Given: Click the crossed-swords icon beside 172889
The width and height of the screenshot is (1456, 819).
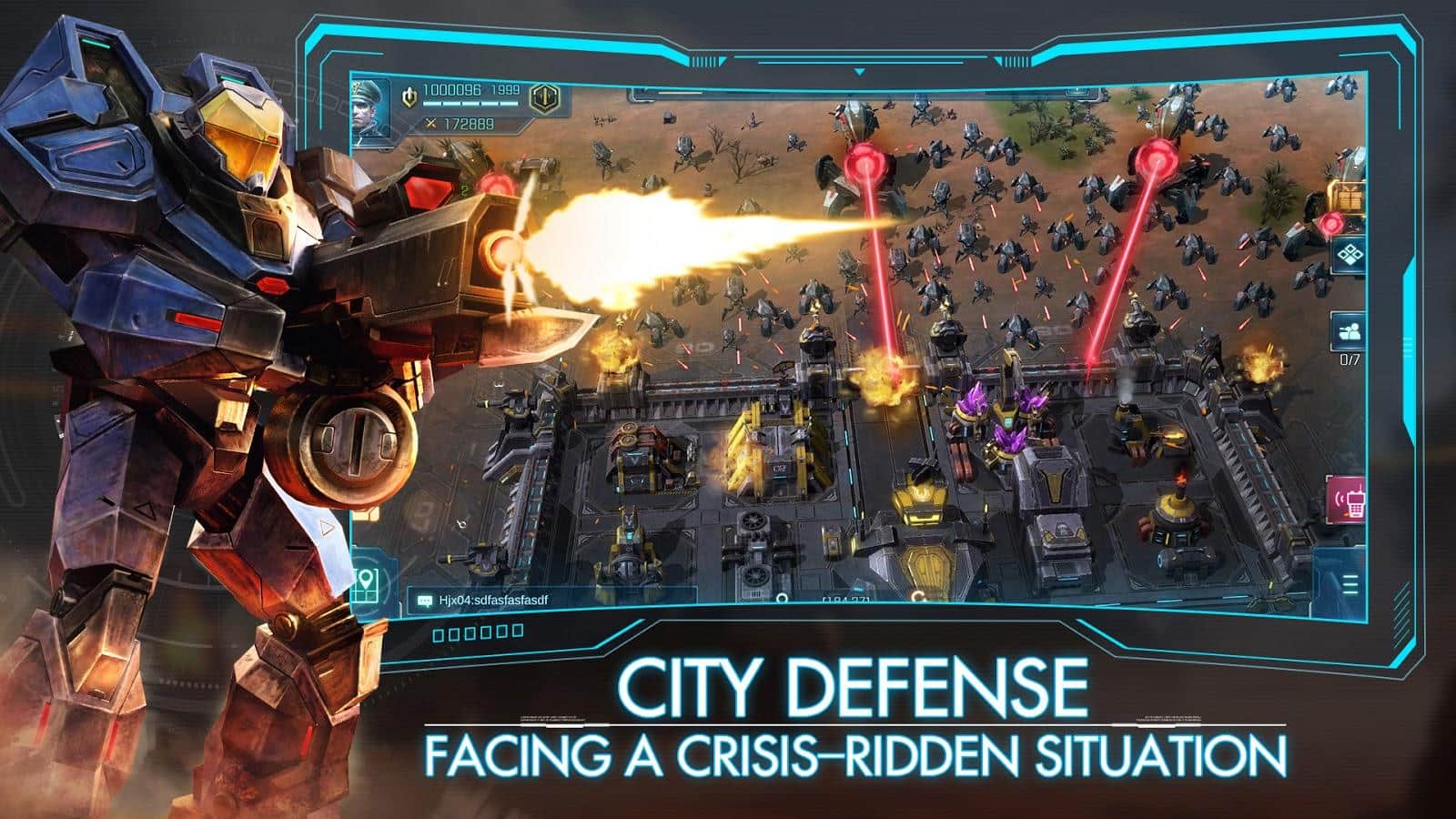Looking at the screenshot, I should (x=430, y=124).
